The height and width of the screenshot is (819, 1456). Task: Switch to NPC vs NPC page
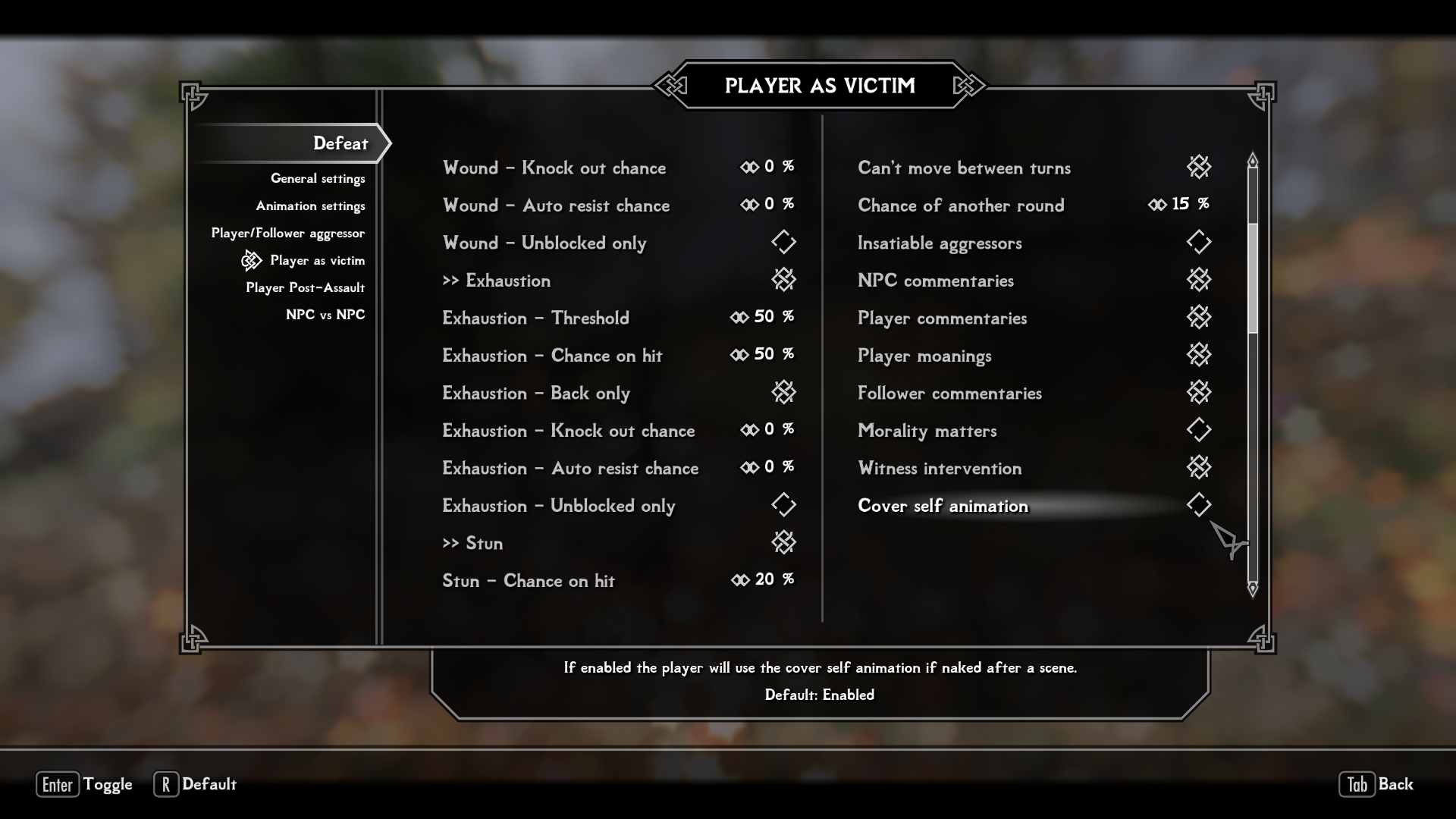pos(325,315)
